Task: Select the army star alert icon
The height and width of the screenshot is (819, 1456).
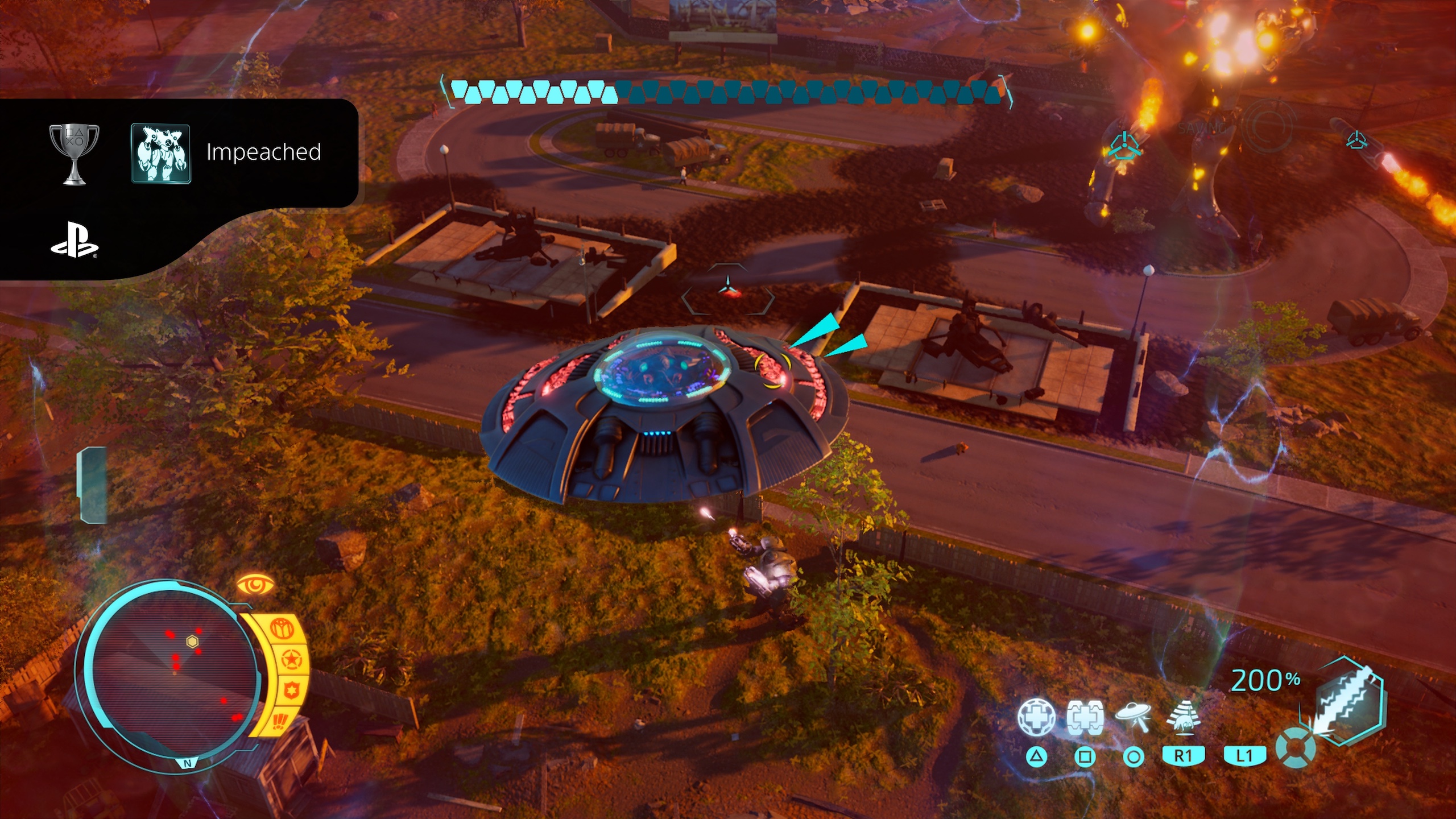Action: click(291, 660)
